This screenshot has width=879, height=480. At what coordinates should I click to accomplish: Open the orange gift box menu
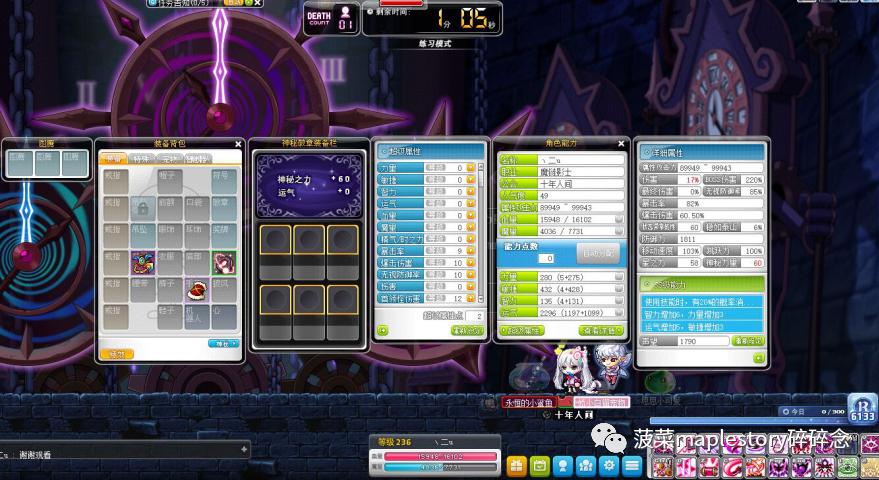(517, 466)
